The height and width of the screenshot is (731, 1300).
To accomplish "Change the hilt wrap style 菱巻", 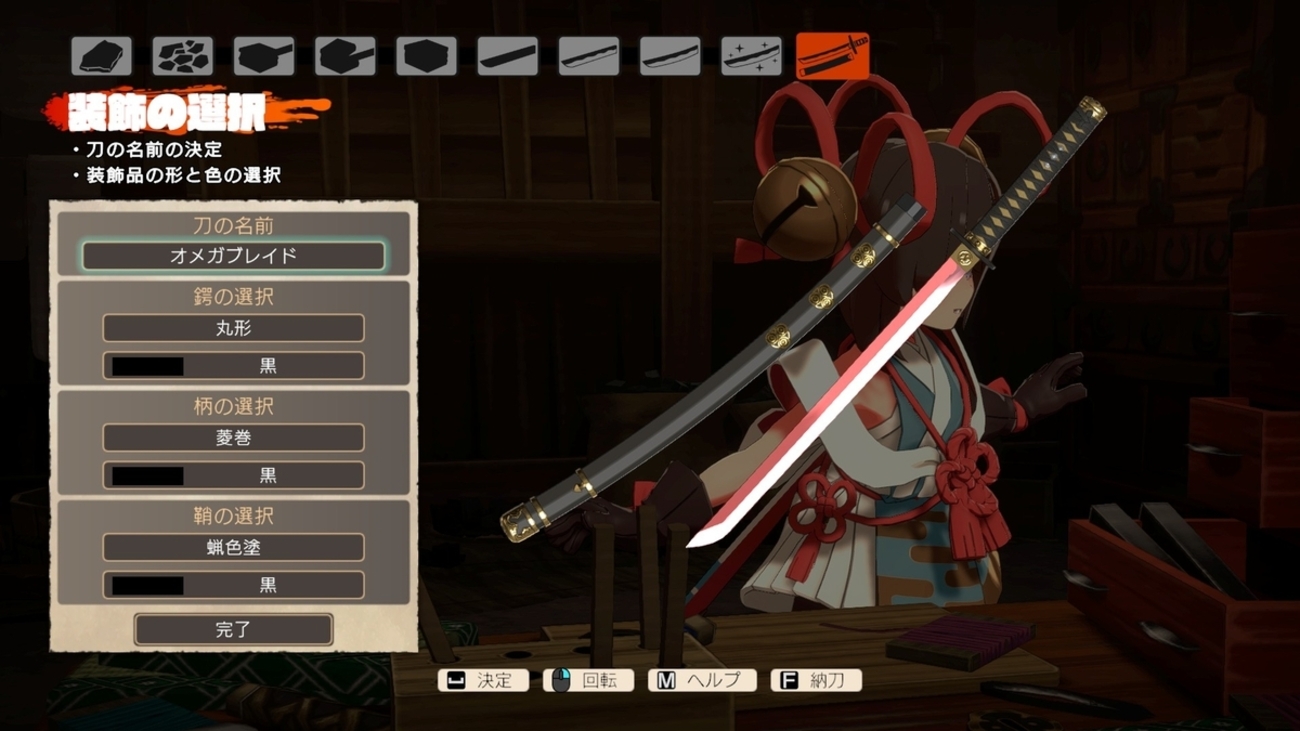I will tap(233, 438).
